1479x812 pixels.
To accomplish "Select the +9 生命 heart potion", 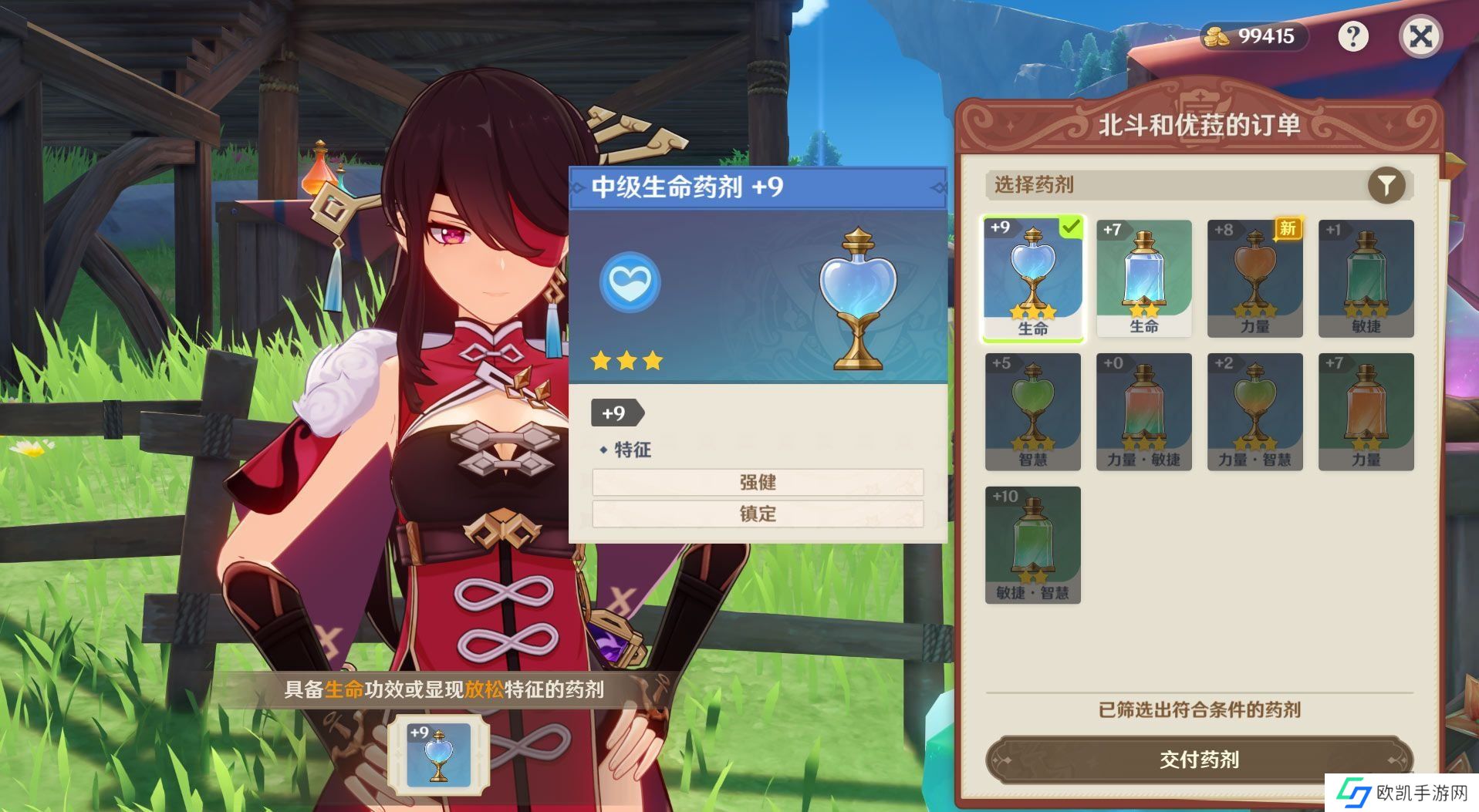I will (1032, 278).
